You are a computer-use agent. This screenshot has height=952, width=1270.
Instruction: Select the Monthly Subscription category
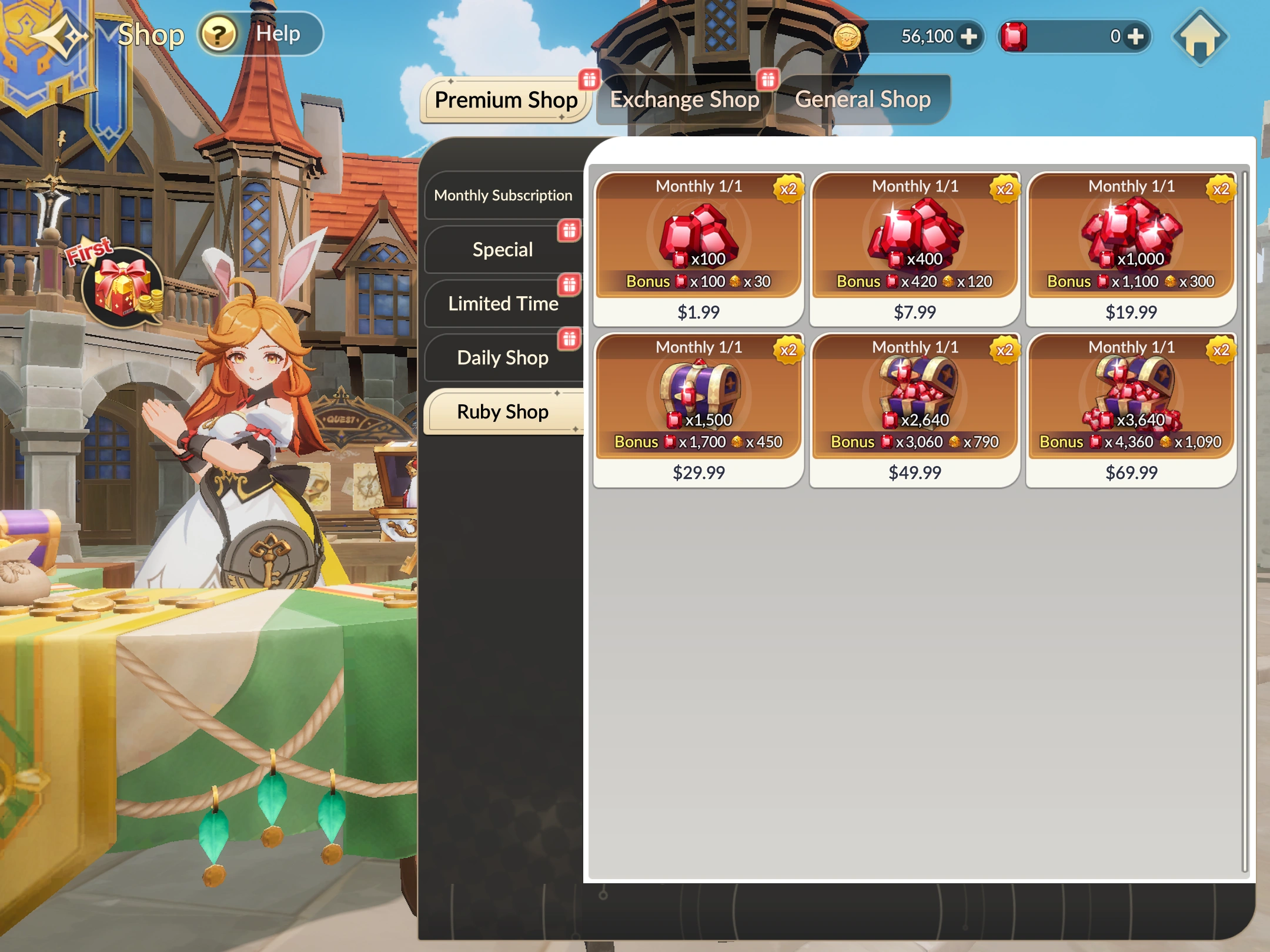click(503, 195)
